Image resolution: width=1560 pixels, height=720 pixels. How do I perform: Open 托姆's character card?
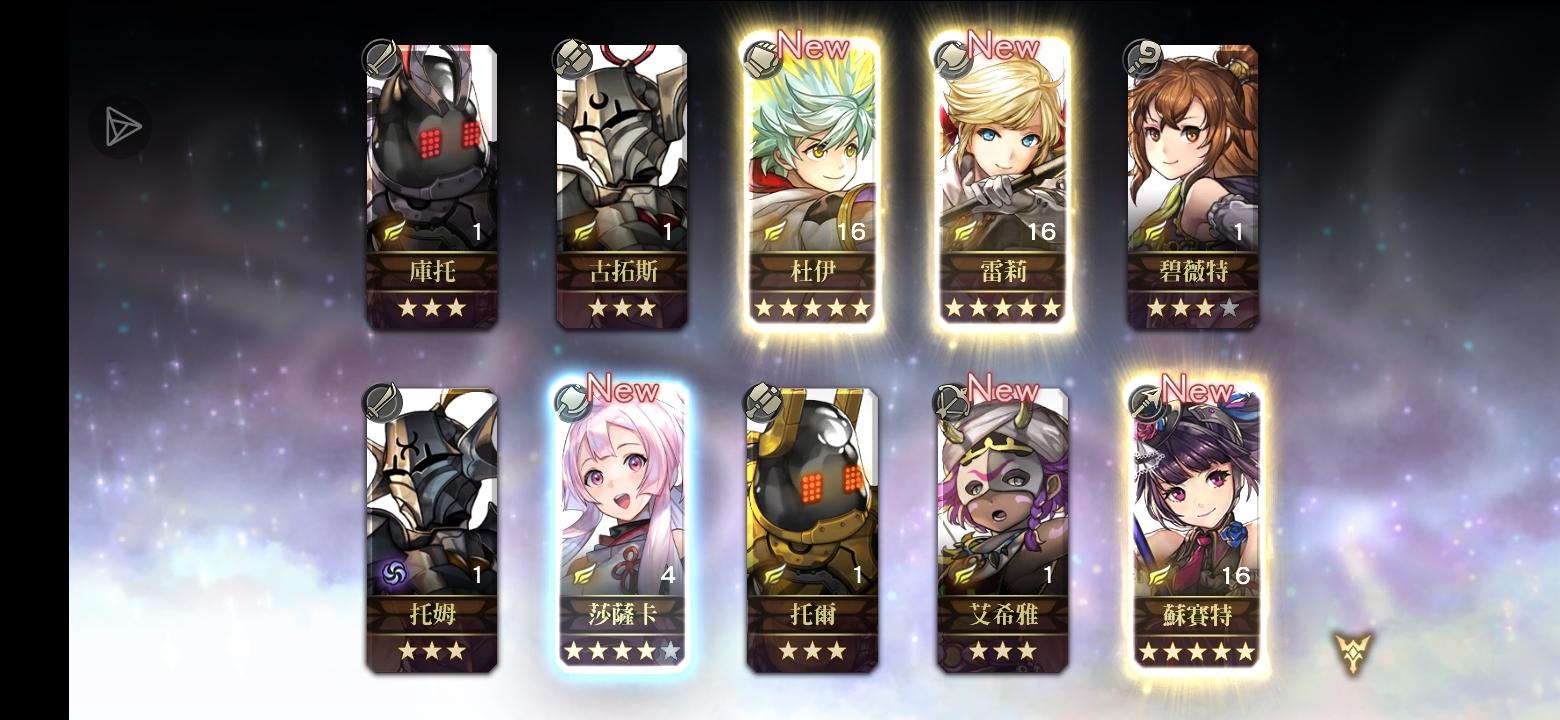[432, 520]
